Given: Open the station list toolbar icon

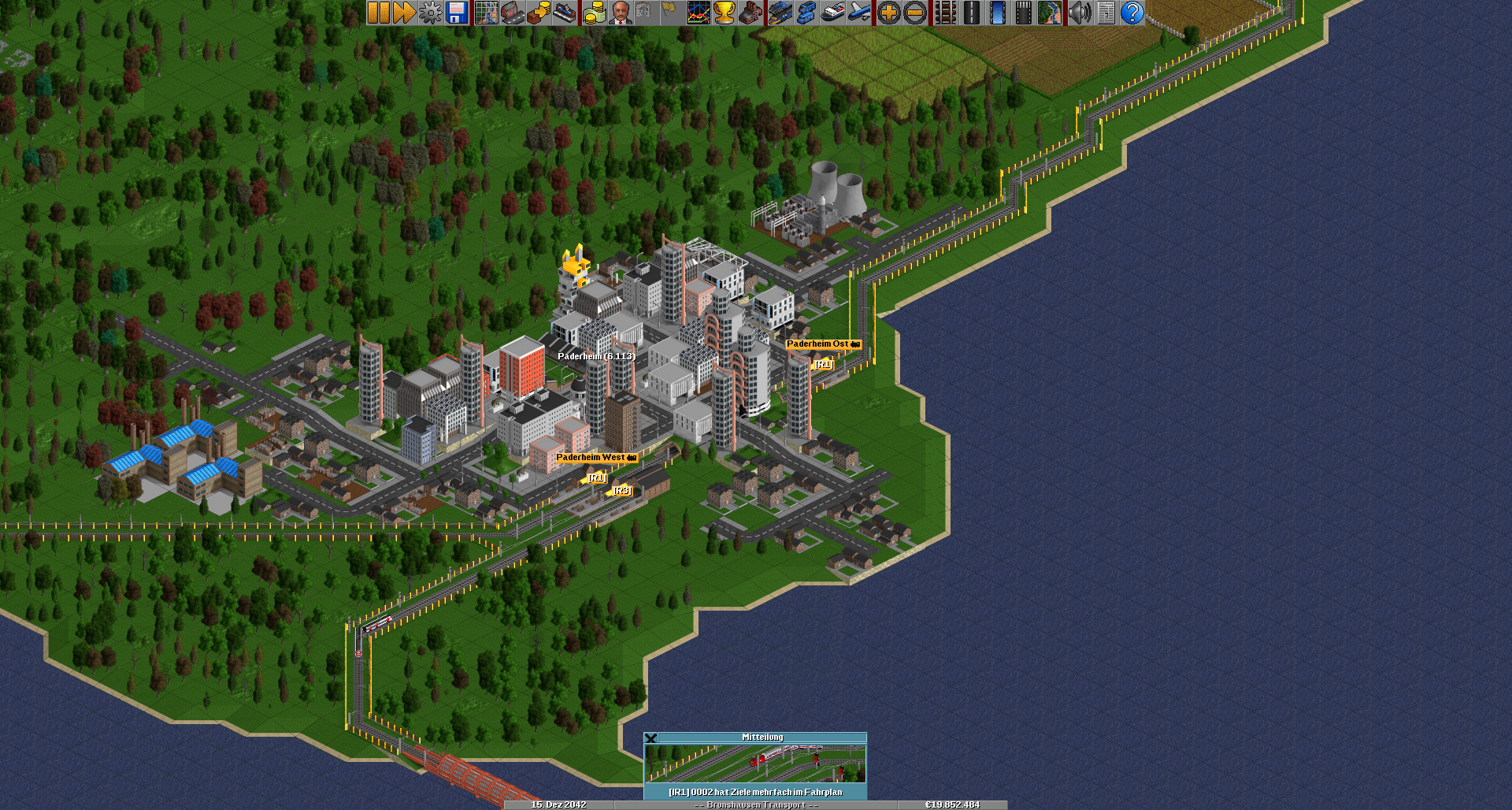Looking at the screenshot, I should pyautogui.click(x=564, y=13).
